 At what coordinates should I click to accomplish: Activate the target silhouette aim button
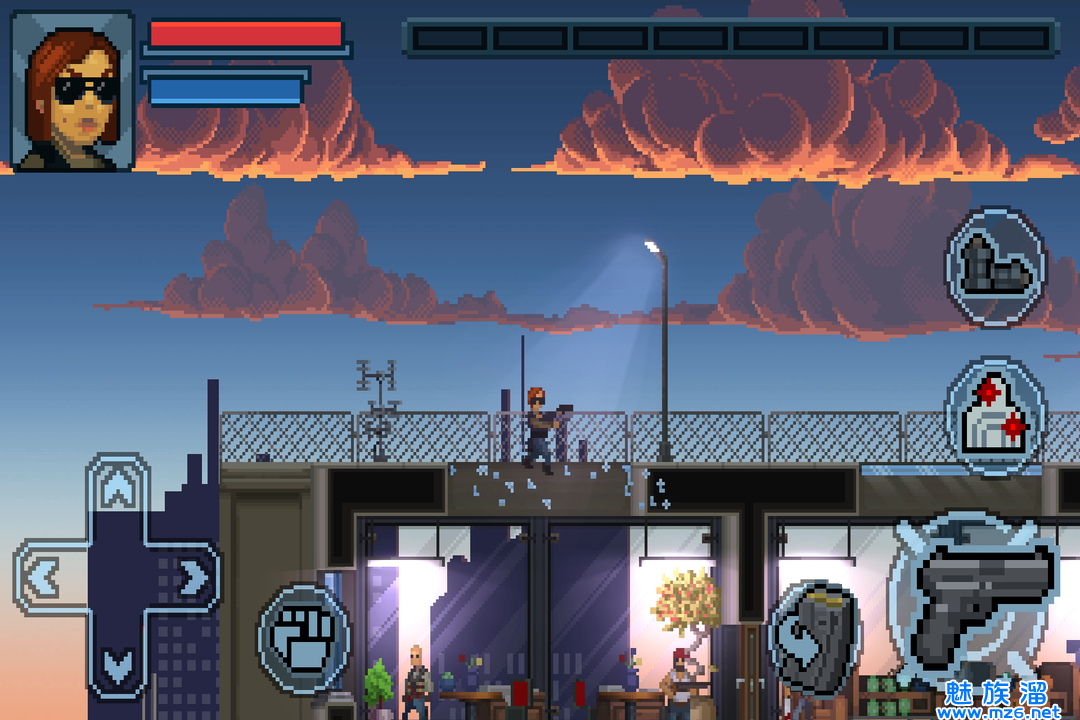(x=993, y=415)
